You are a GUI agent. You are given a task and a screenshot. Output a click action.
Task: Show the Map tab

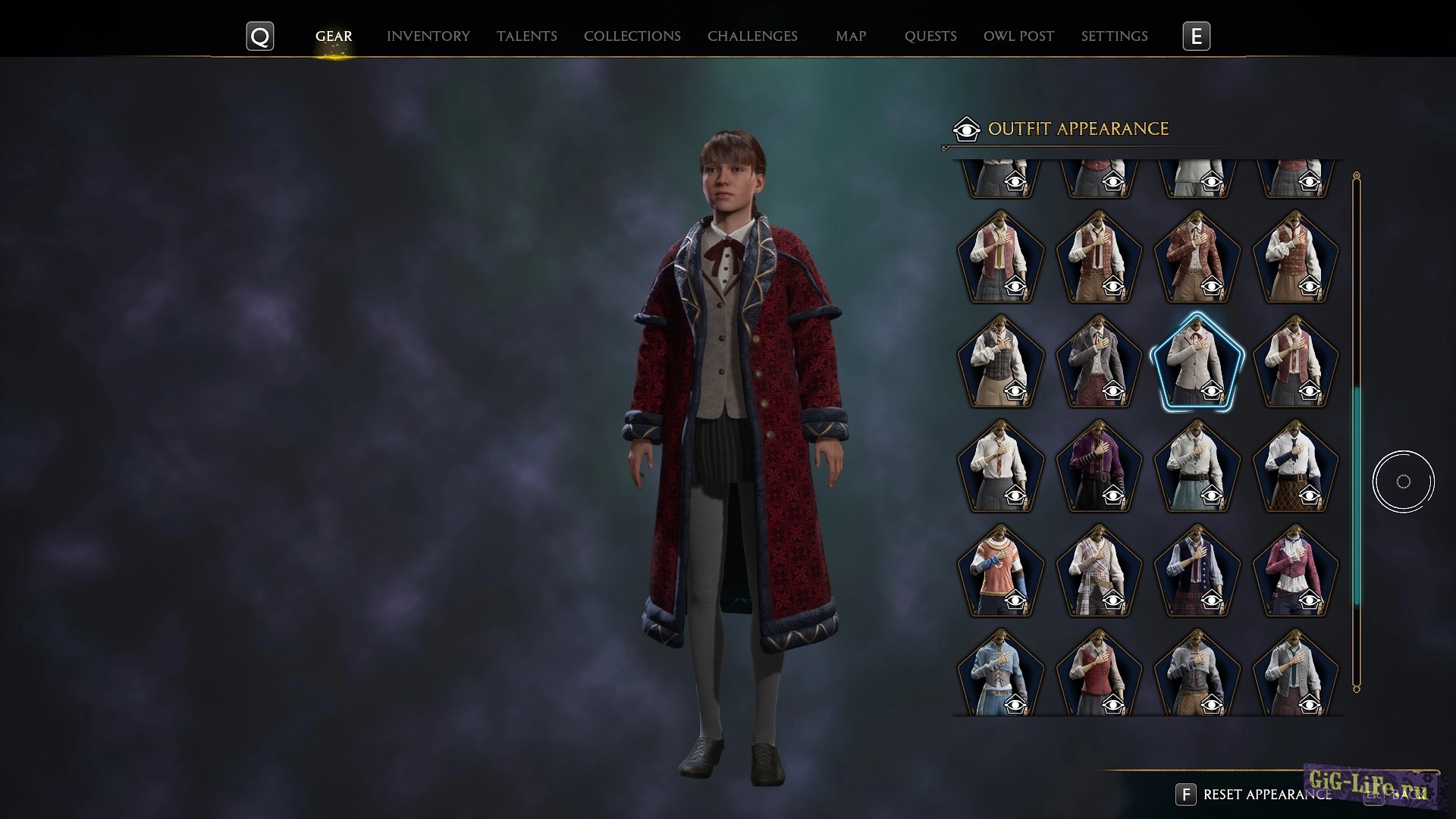click(850, 36)
